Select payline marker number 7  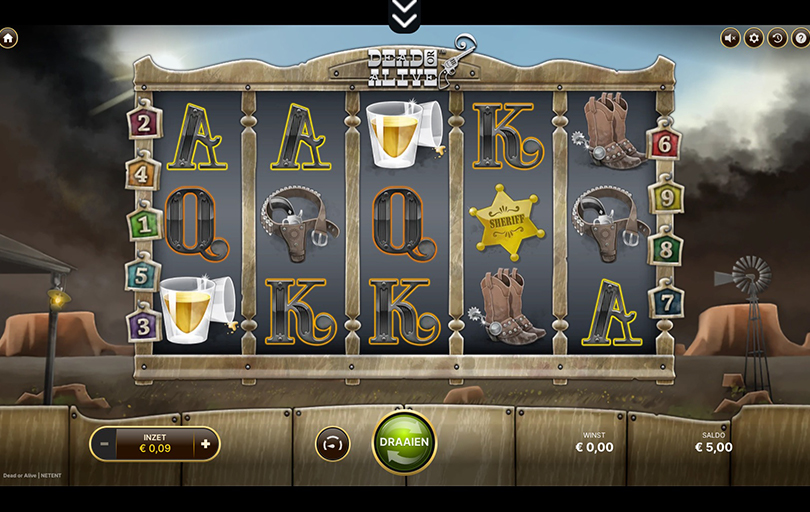tap(666, 300)
